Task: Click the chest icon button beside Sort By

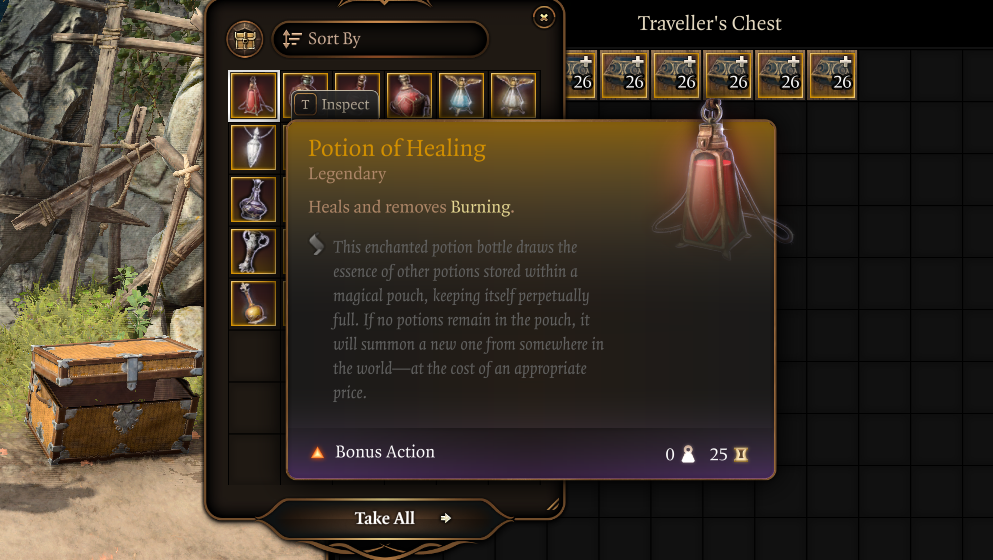Action: point(245,39)
